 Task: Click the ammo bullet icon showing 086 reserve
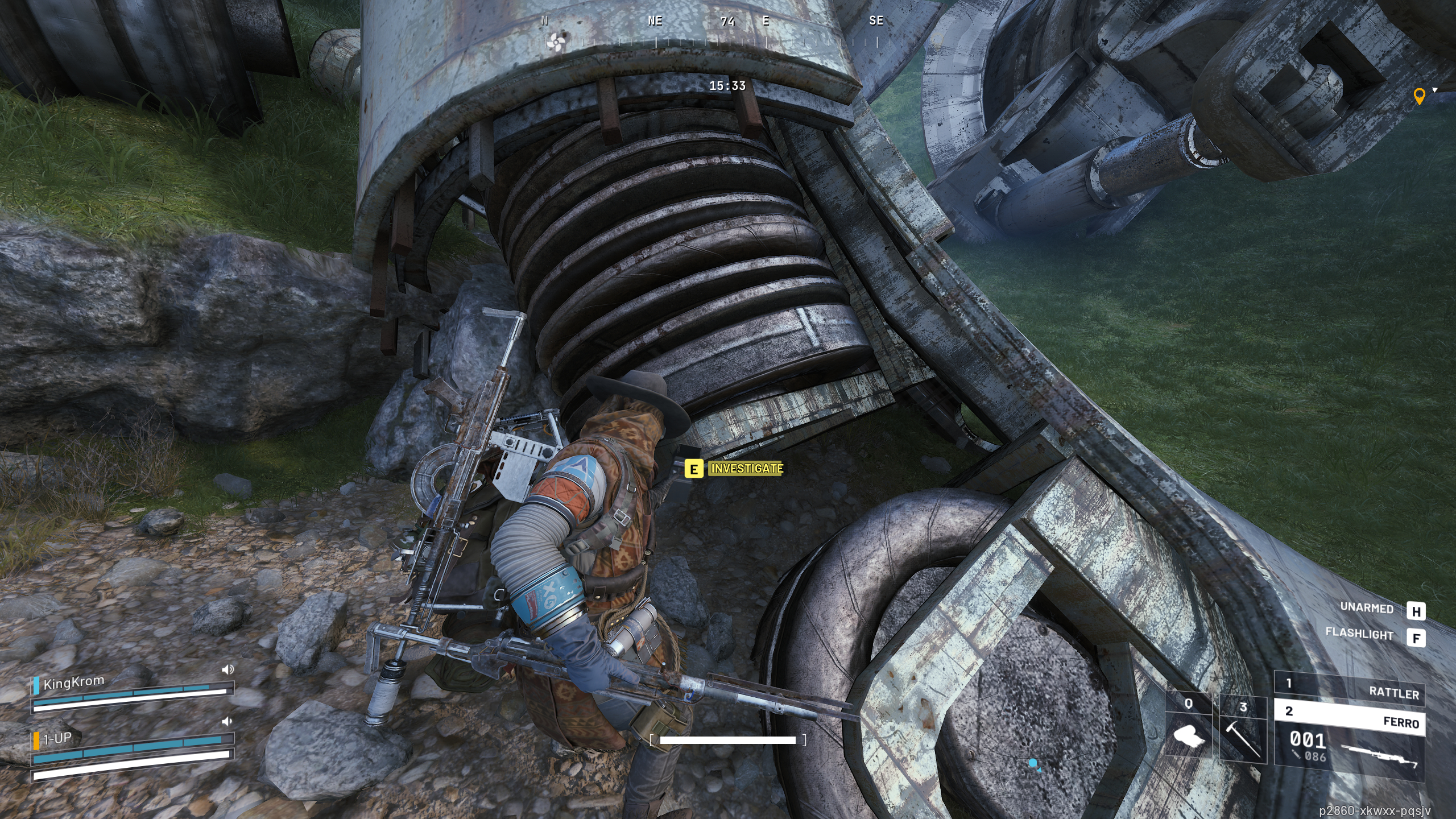pos(1296,755)
